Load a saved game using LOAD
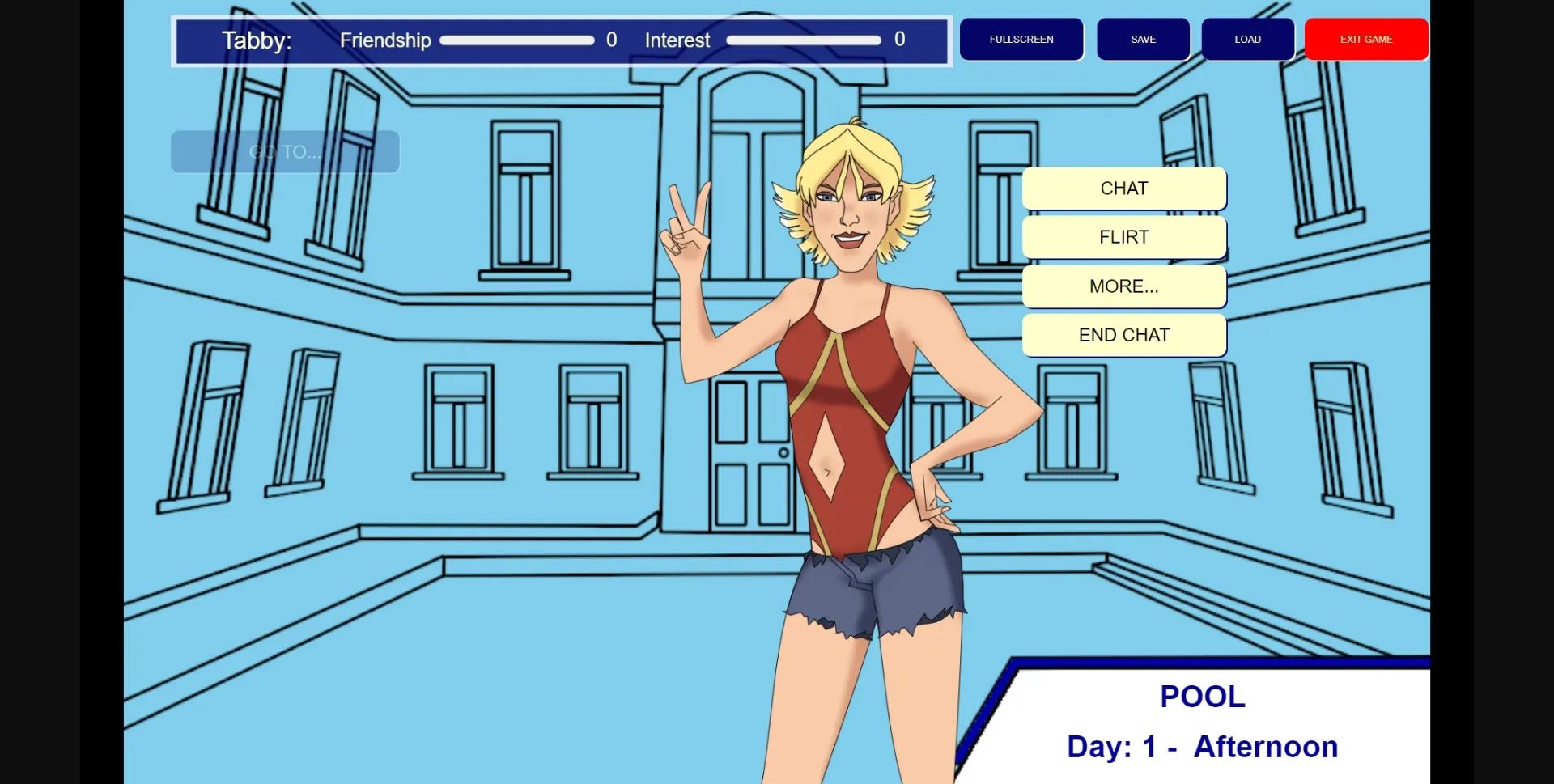Screen dimensions: 1554x784 pyautogui.click(x=1247, y=39)
